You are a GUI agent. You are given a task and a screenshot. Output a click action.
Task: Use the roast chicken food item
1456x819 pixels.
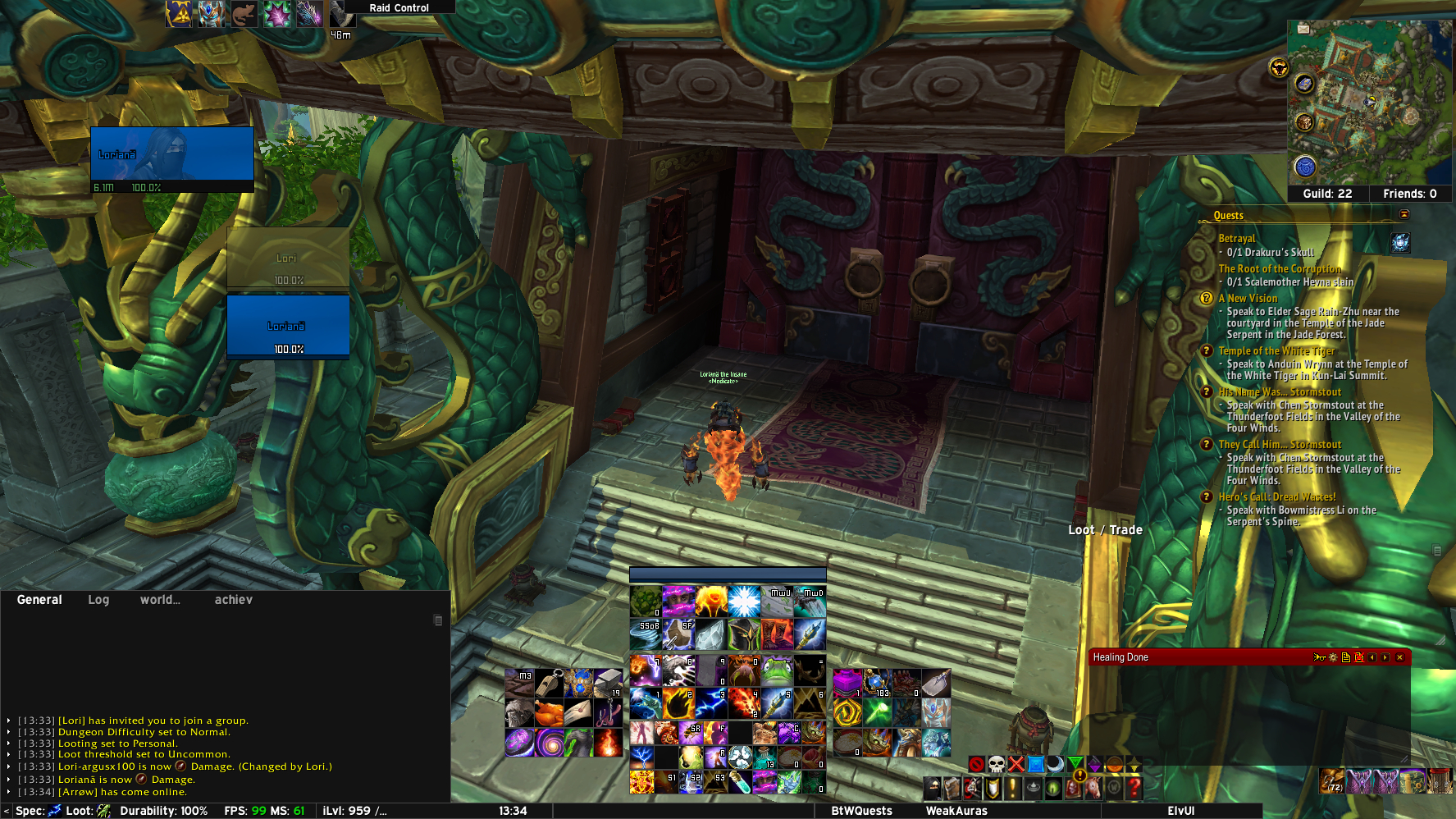549,713
